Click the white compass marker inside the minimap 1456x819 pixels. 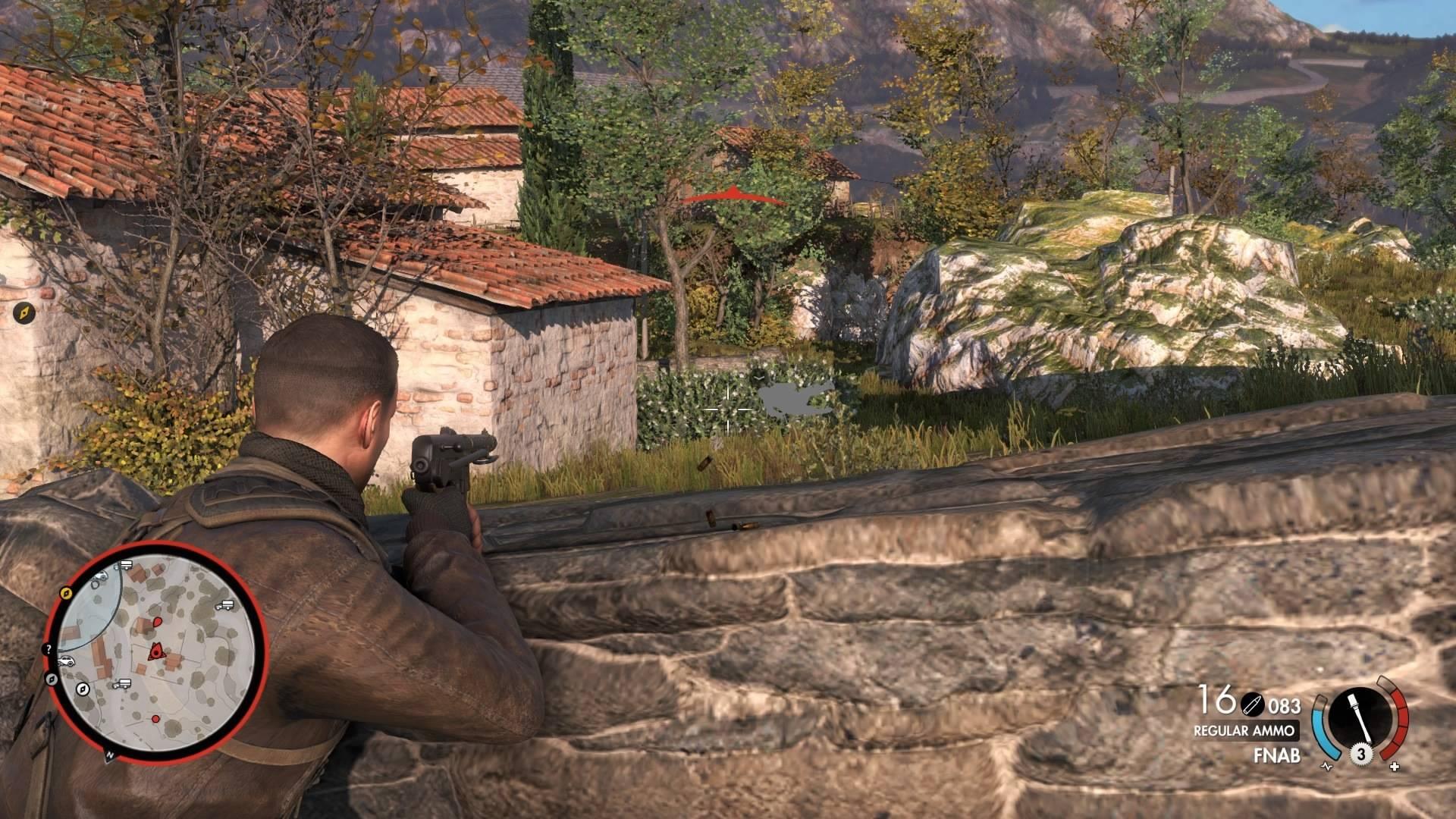click(x=83, y=689)
